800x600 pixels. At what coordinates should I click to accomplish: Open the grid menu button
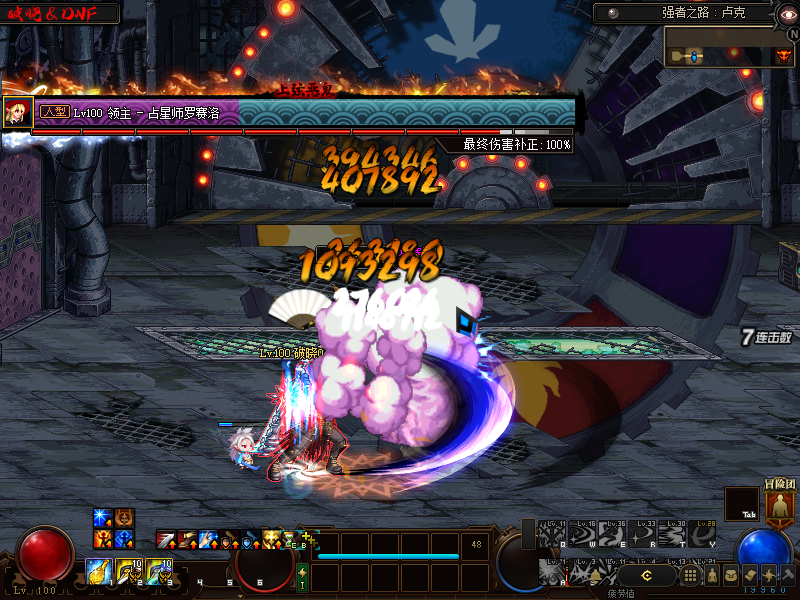[691, 576]
